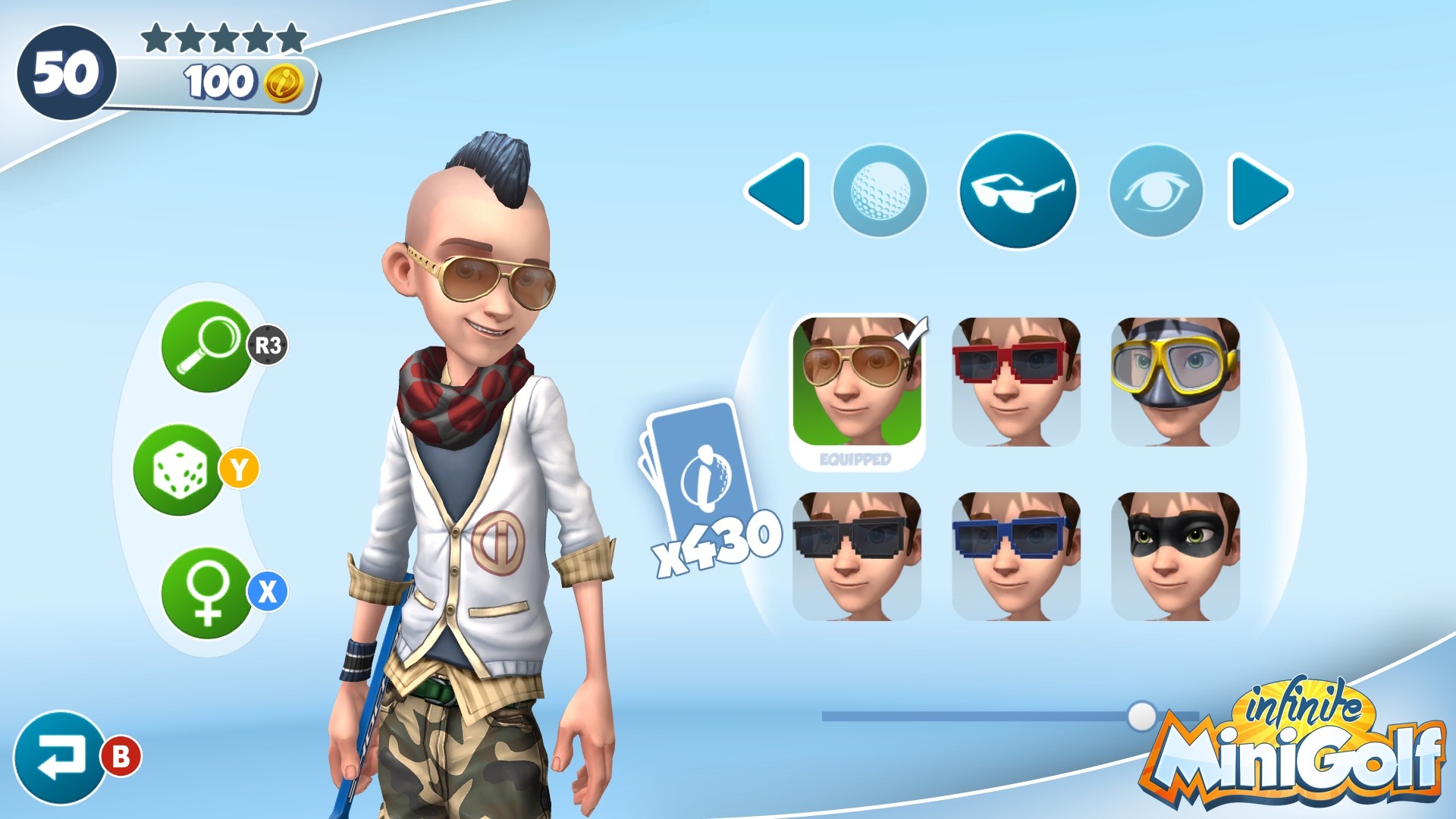This screenshot has height=819, width=1456.
Task: Choose the blue pixel sunglasses
Action: click(1016, 557)
